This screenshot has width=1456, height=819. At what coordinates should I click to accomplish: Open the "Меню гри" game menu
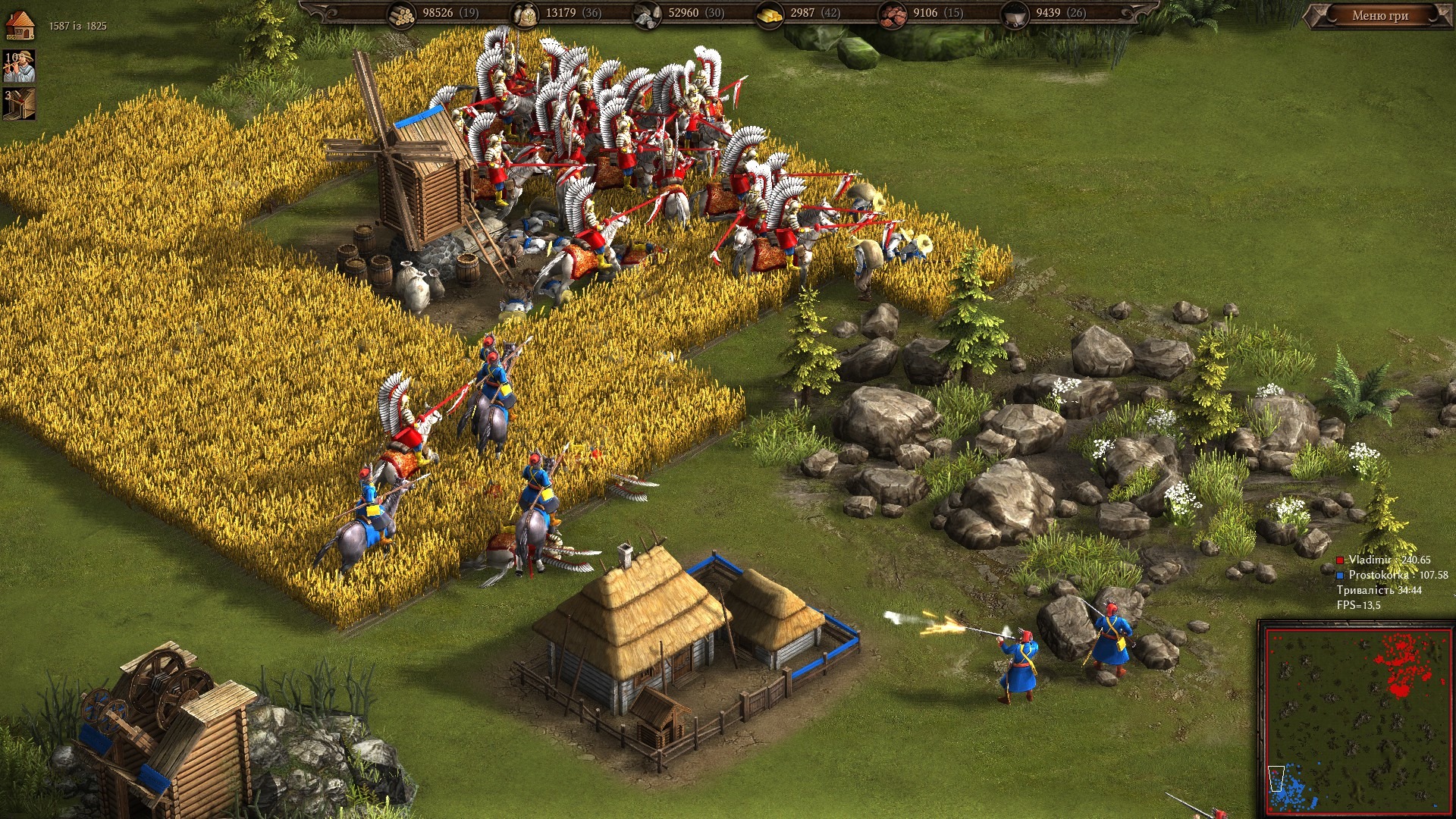click(1379, 15)
